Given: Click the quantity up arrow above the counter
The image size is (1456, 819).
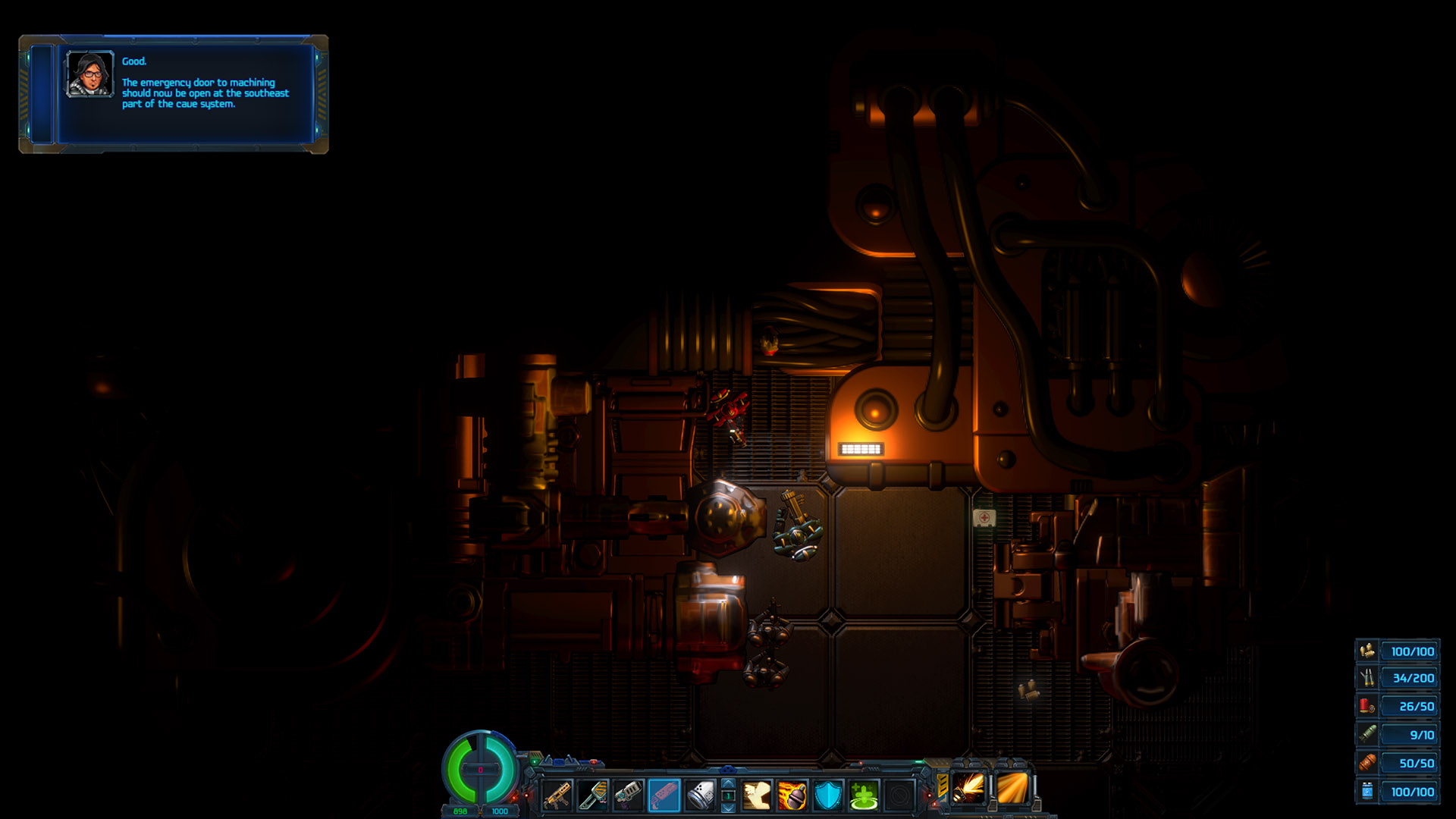Looking at the screenshot, I should [727, 782].
